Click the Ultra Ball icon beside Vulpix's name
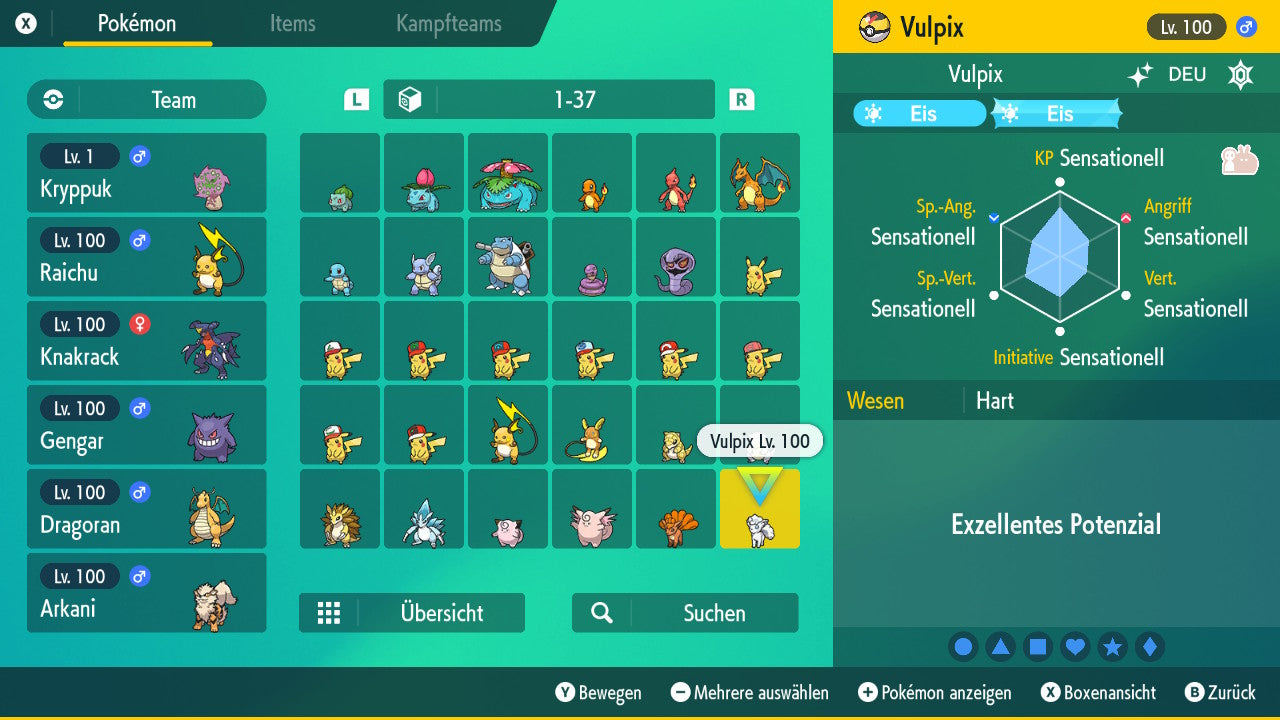 pyautogui.click(x=875, y=27)
